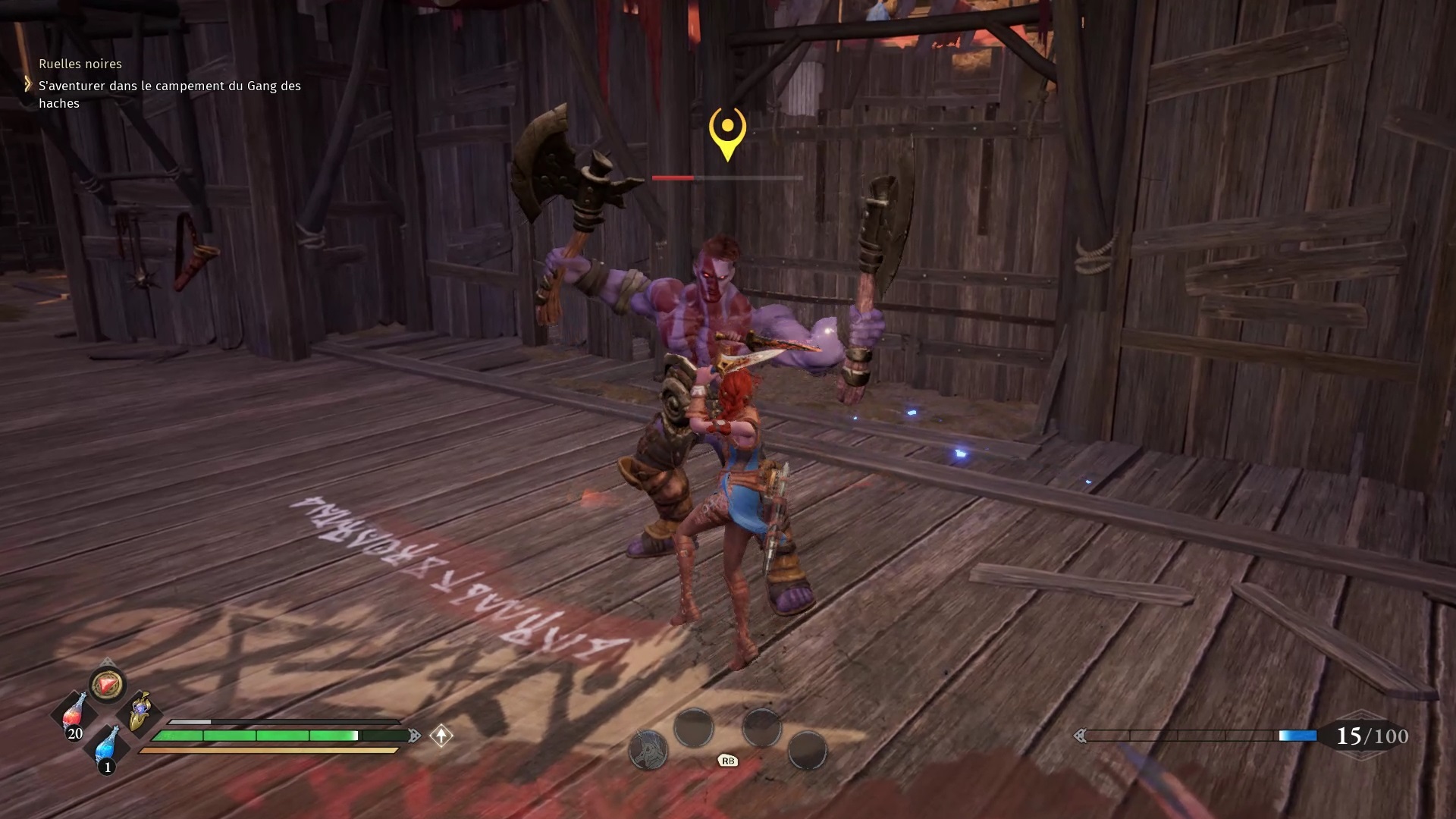This screenshot has height=819, width=1456.
Task: Select the red health potion slot
Action: click(74, 714)
